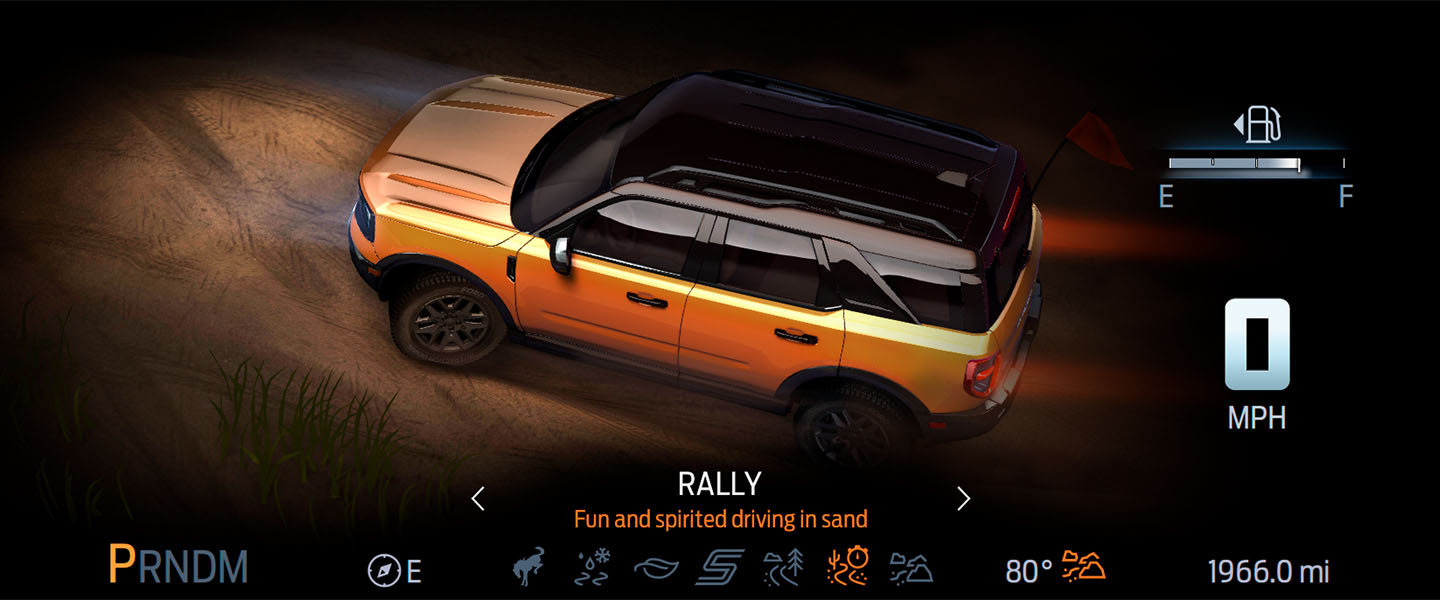The width and height of the screenshot is (1440, 600).
Task: Click the left arrow beside RALLY
Action: coord(478,498)
